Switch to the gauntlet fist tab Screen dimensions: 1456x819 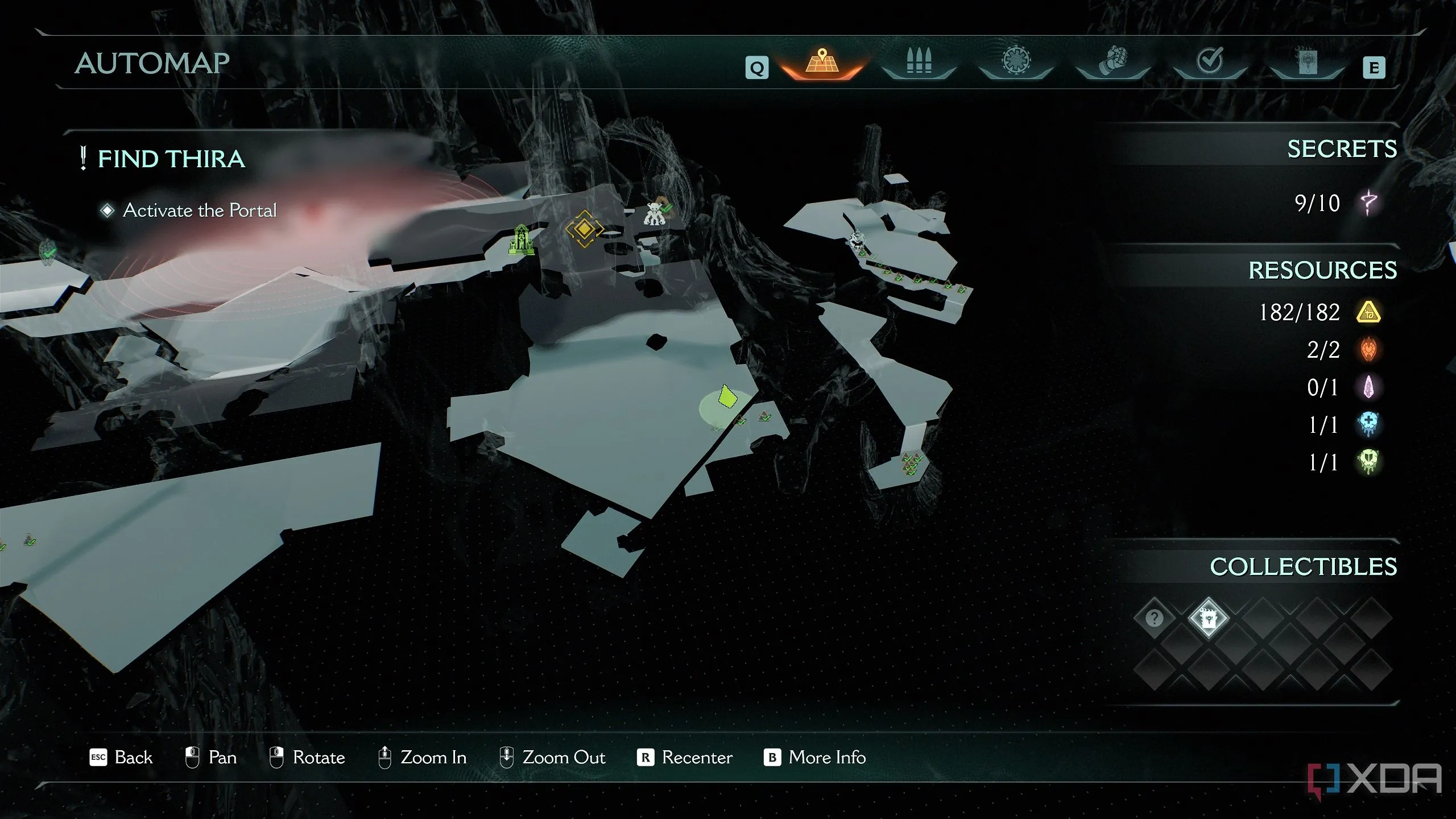point(1113,61)
